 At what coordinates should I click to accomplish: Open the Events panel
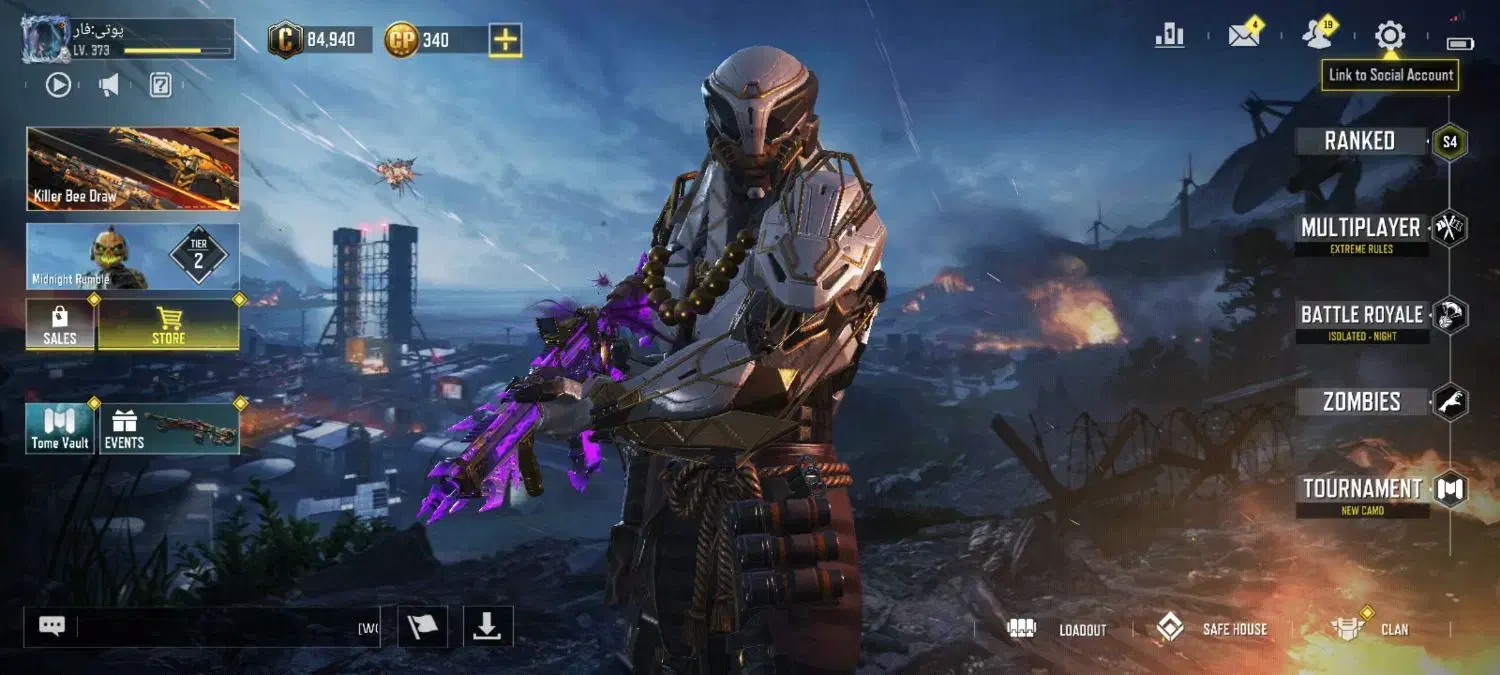(x=168, y=428)
